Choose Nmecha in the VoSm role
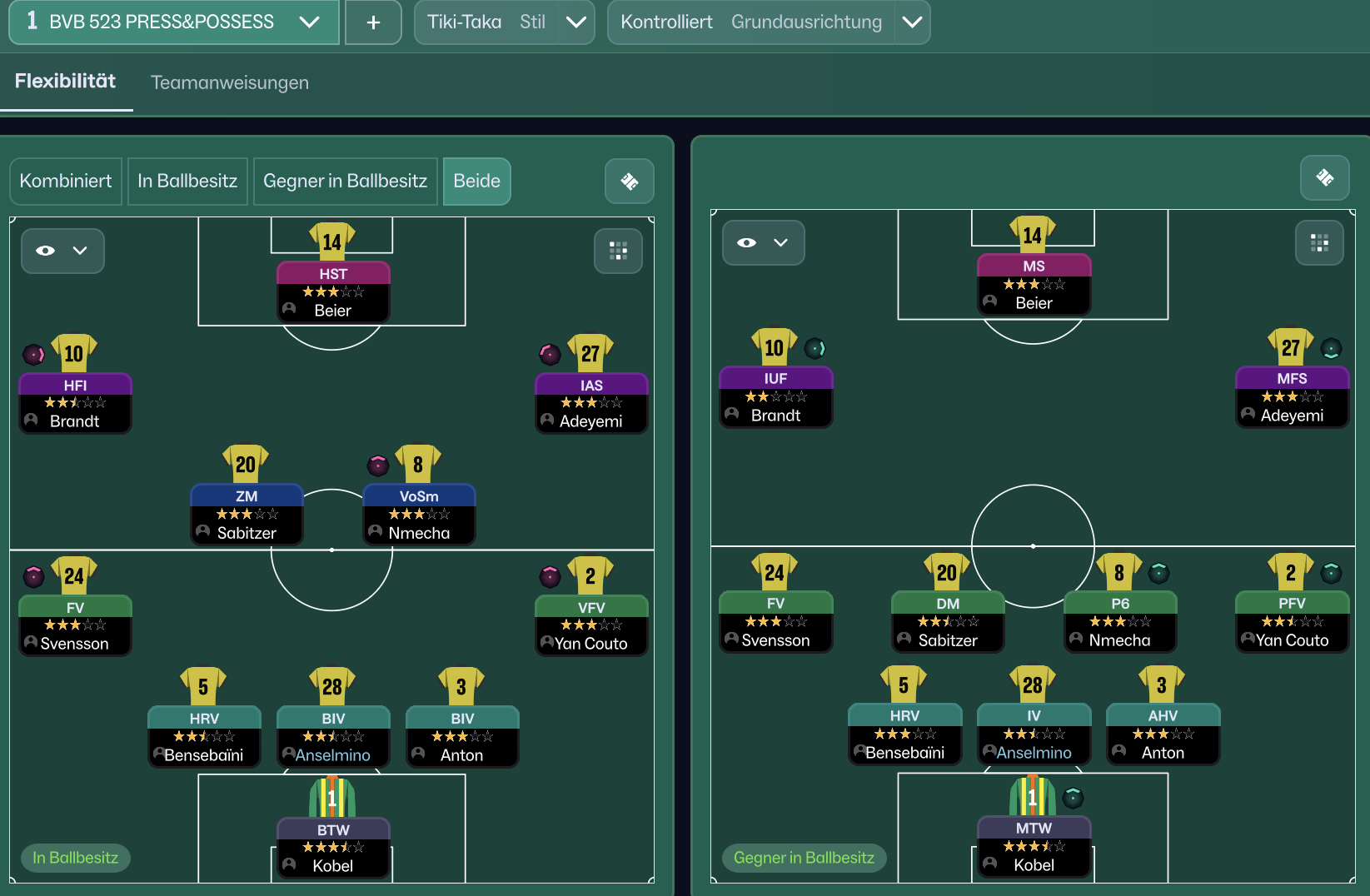 419,515
